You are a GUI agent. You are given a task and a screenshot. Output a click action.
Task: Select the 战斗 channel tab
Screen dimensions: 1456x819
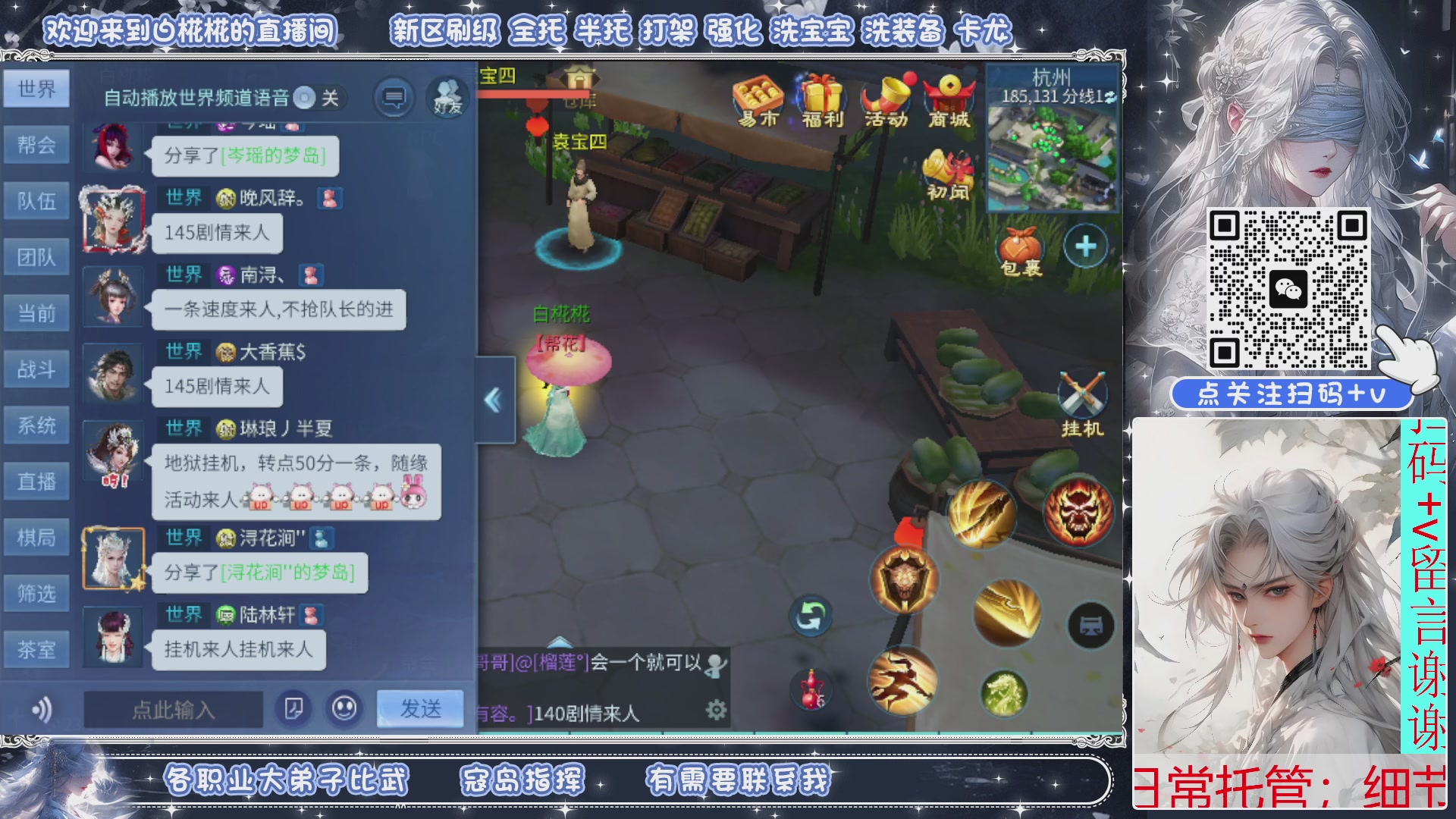[x=36, y=369]
